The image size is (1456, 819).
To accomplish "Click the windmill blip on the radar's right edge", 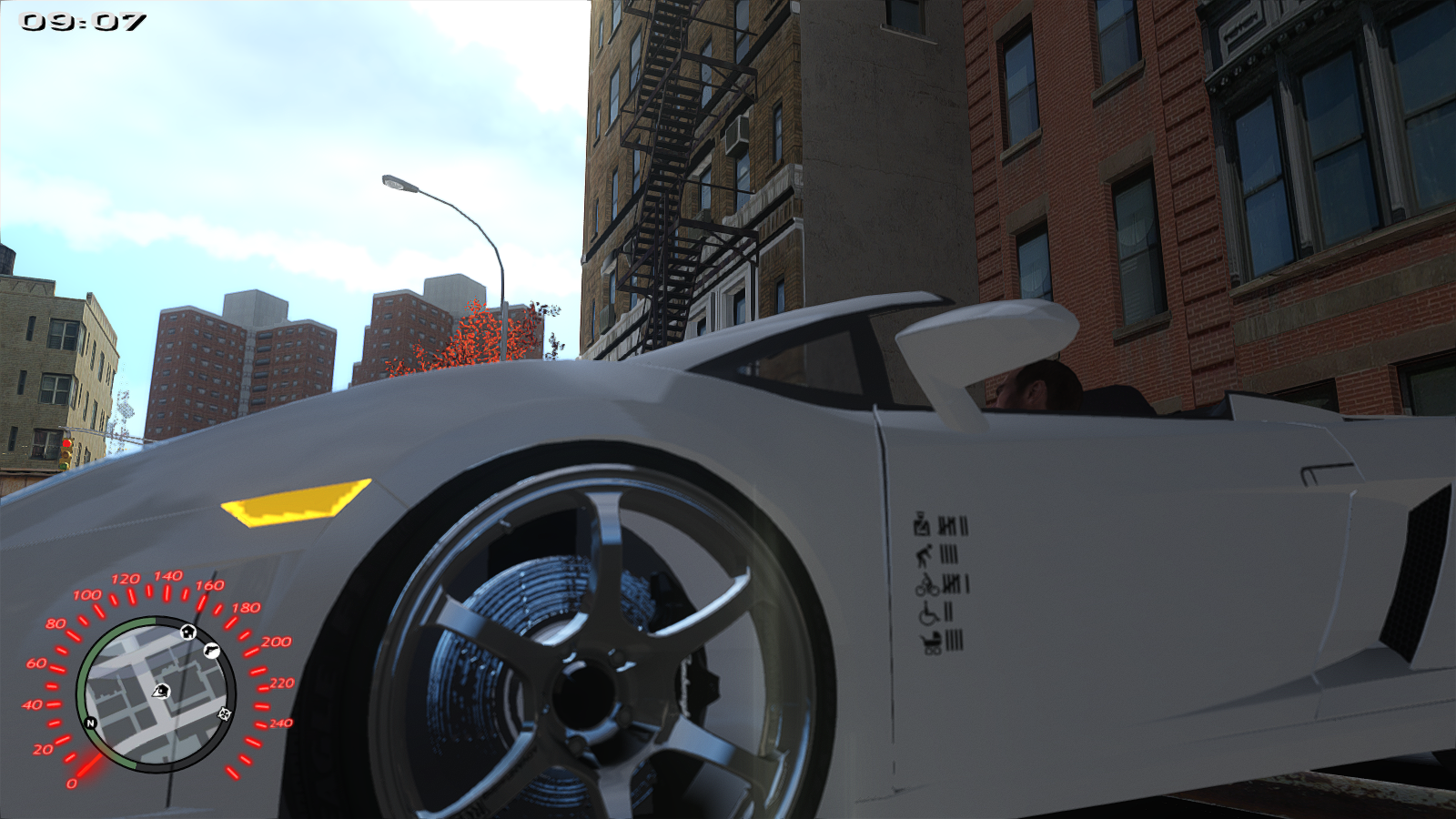I will pos(225,714).
